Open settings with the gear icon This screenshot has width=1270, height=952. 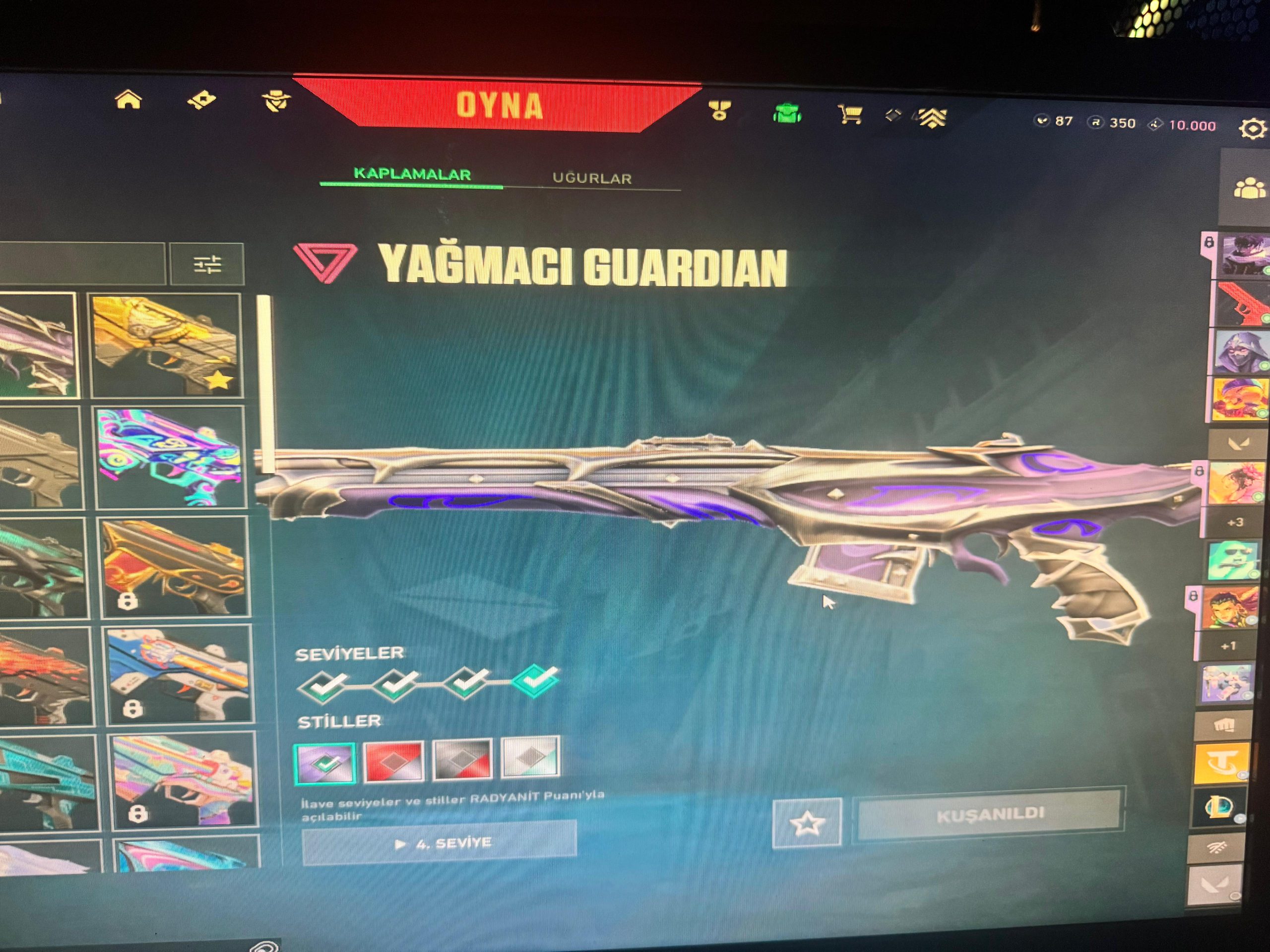(1252, 128)
